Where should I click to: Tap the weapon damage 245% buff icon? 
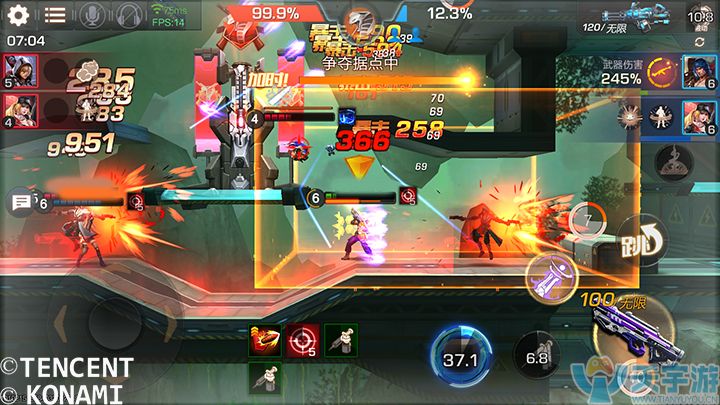(659, 70)
